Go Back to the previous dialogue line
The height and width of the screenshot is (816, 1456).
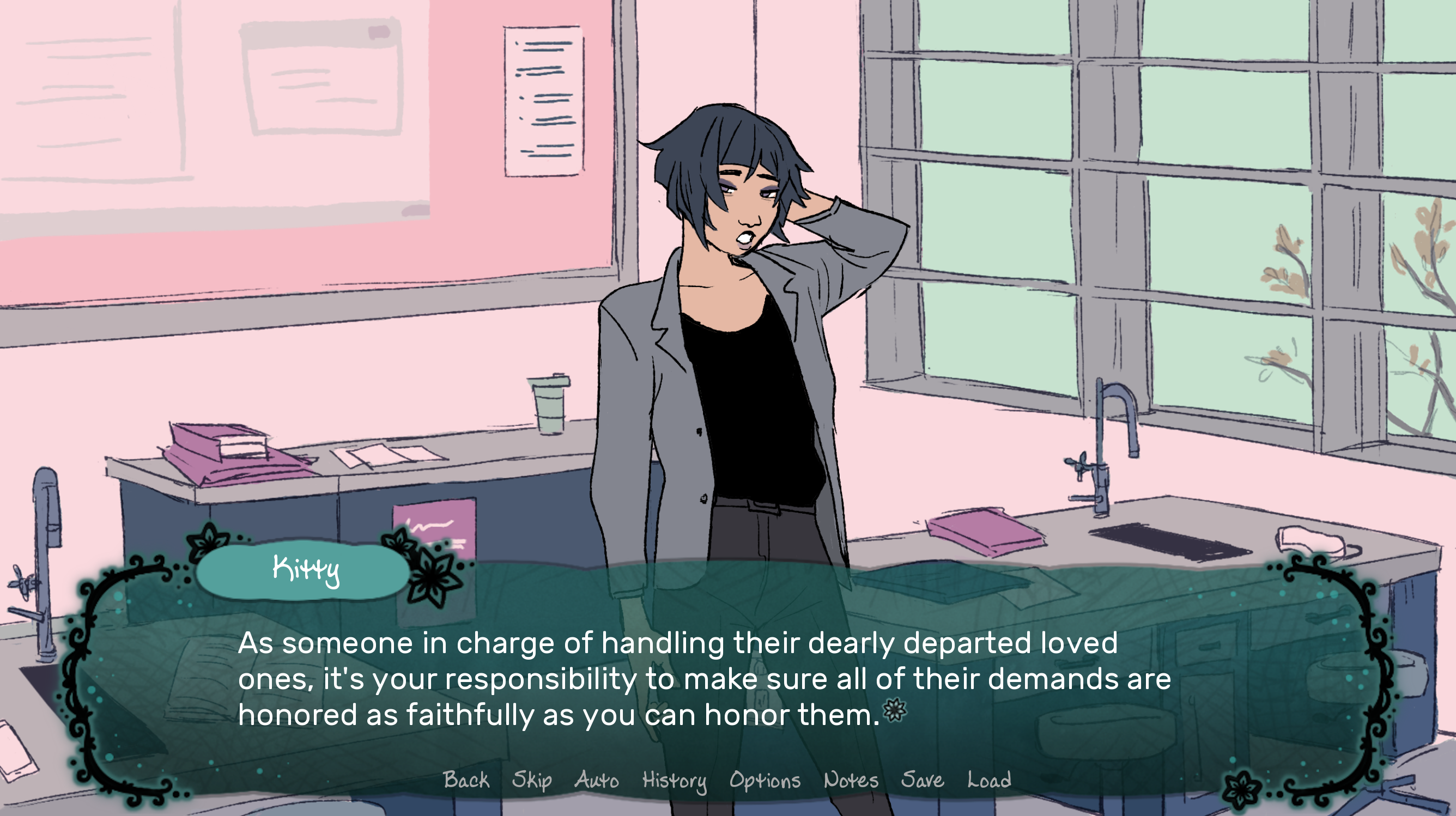click(466, 781)
